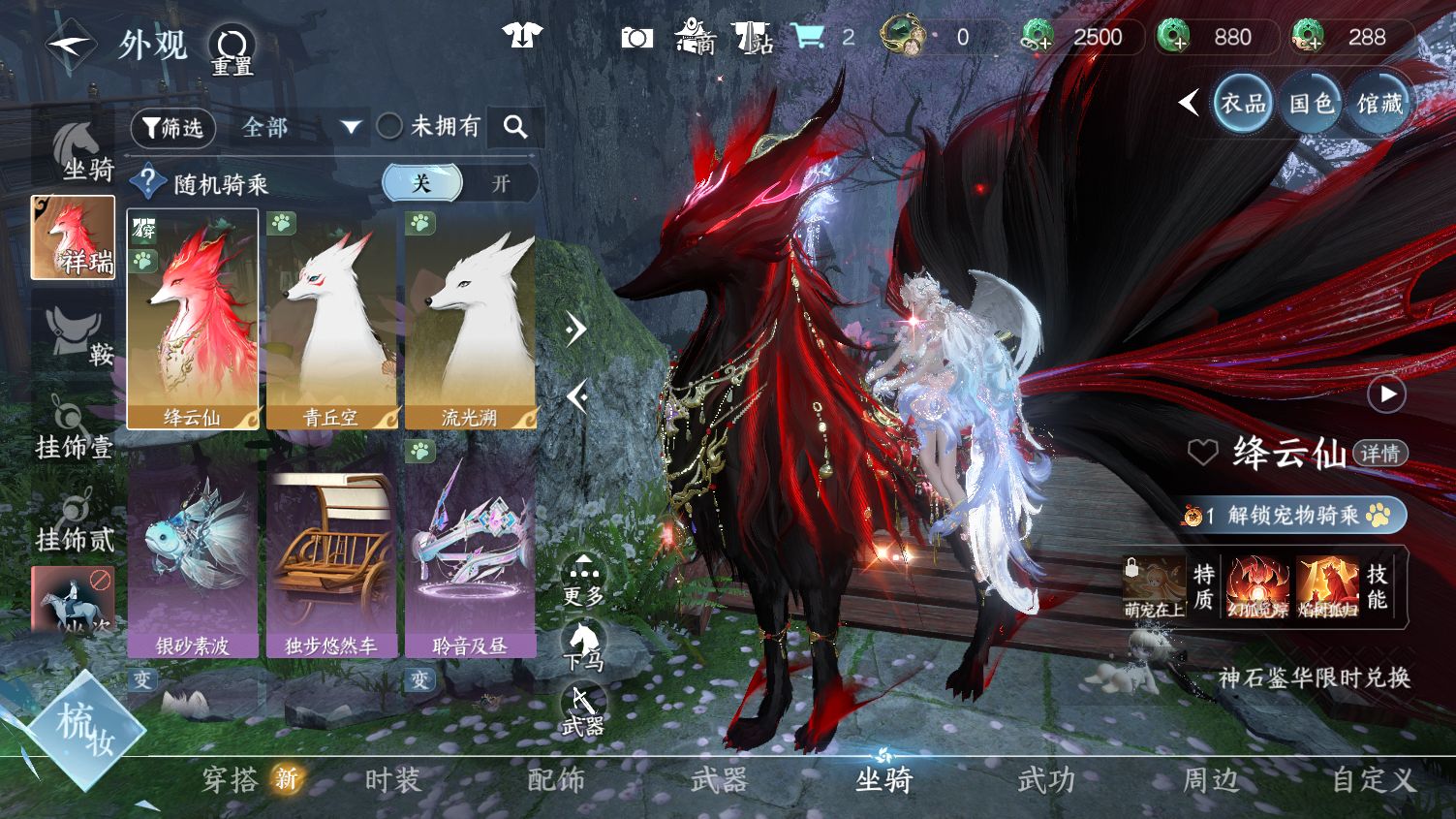
Task: Open the 武器 bottom tab
Action: click(x=719, y=779)
